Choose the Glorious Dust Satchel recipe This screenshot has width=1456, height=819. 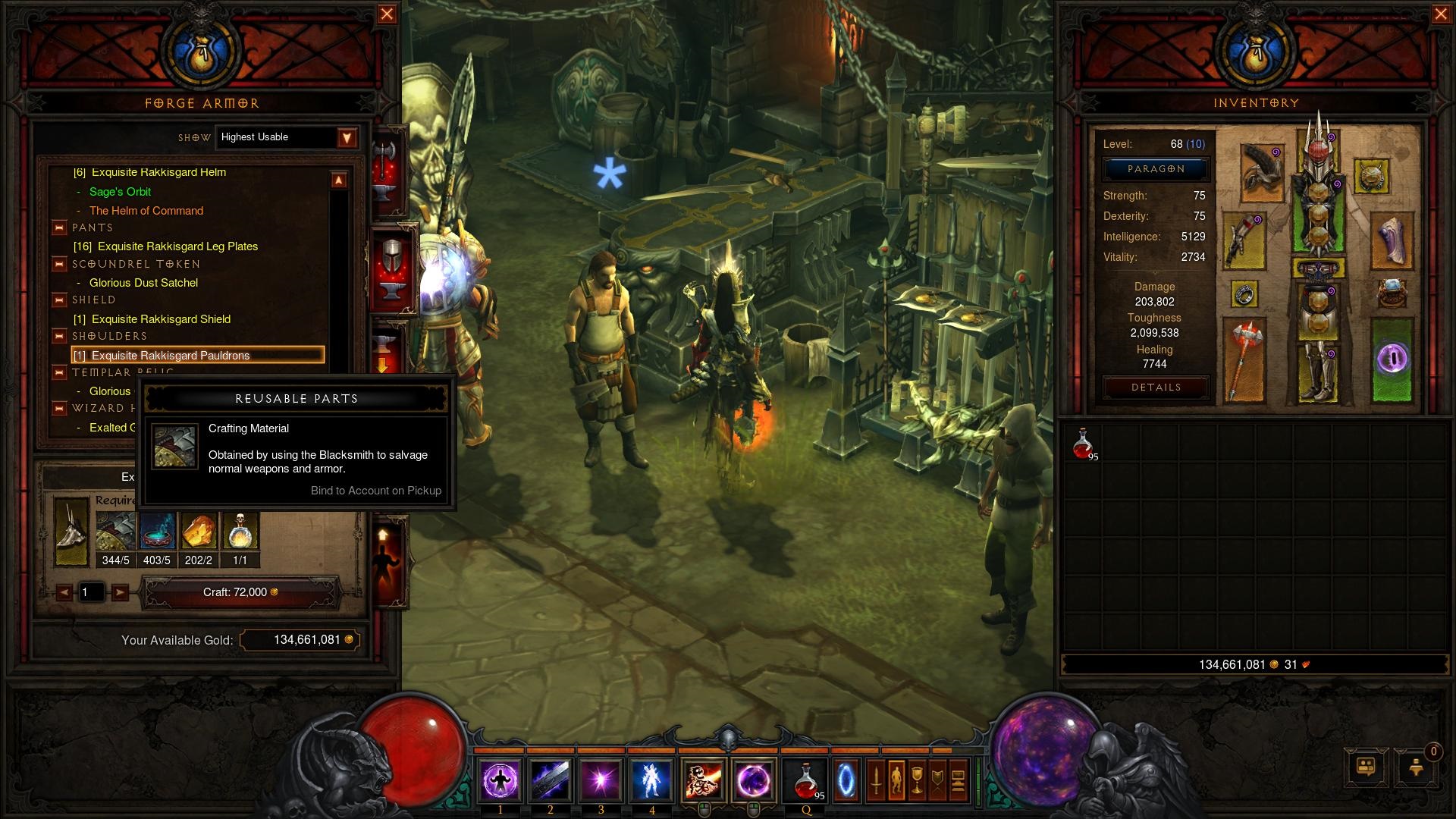(x=143, y=283)
